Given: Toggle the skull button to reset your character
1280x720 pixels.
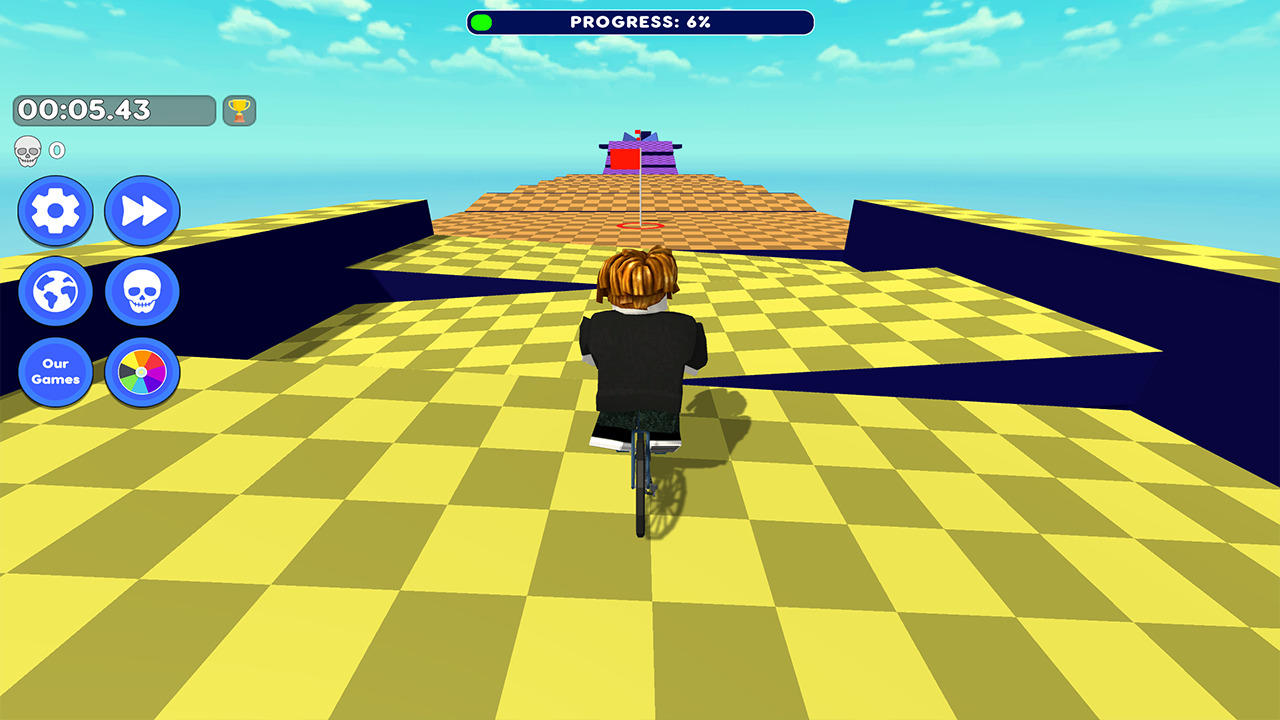Looking at the screenshot, I should coord(142,292).
